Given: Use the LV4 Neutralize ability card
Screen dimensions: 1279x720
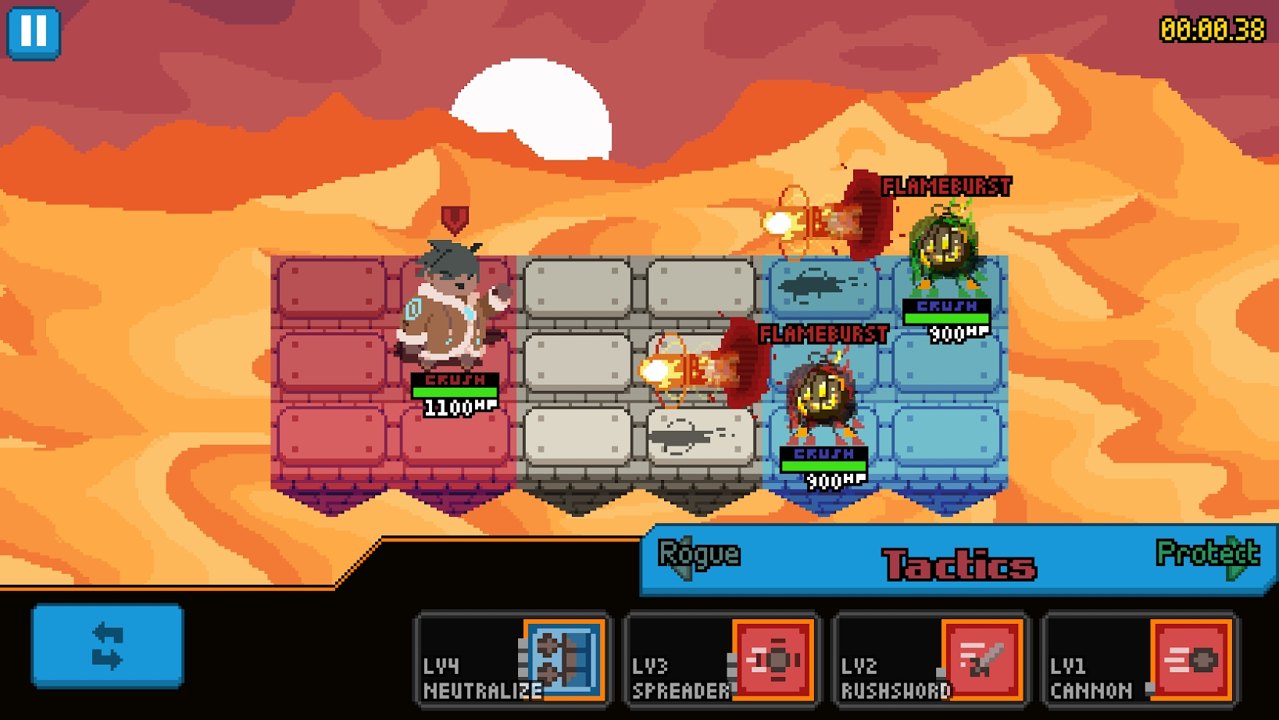Looking at the screenshot, I should tap(512, 660).
